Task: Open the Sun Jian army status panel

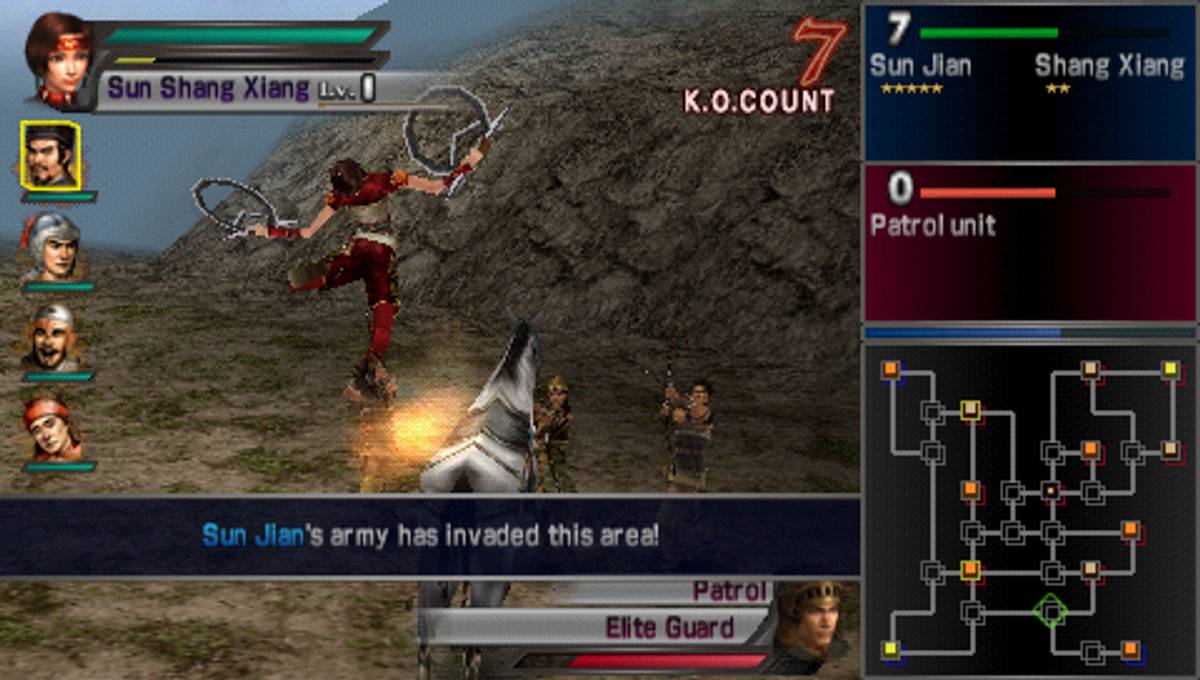Action: 1029,82
